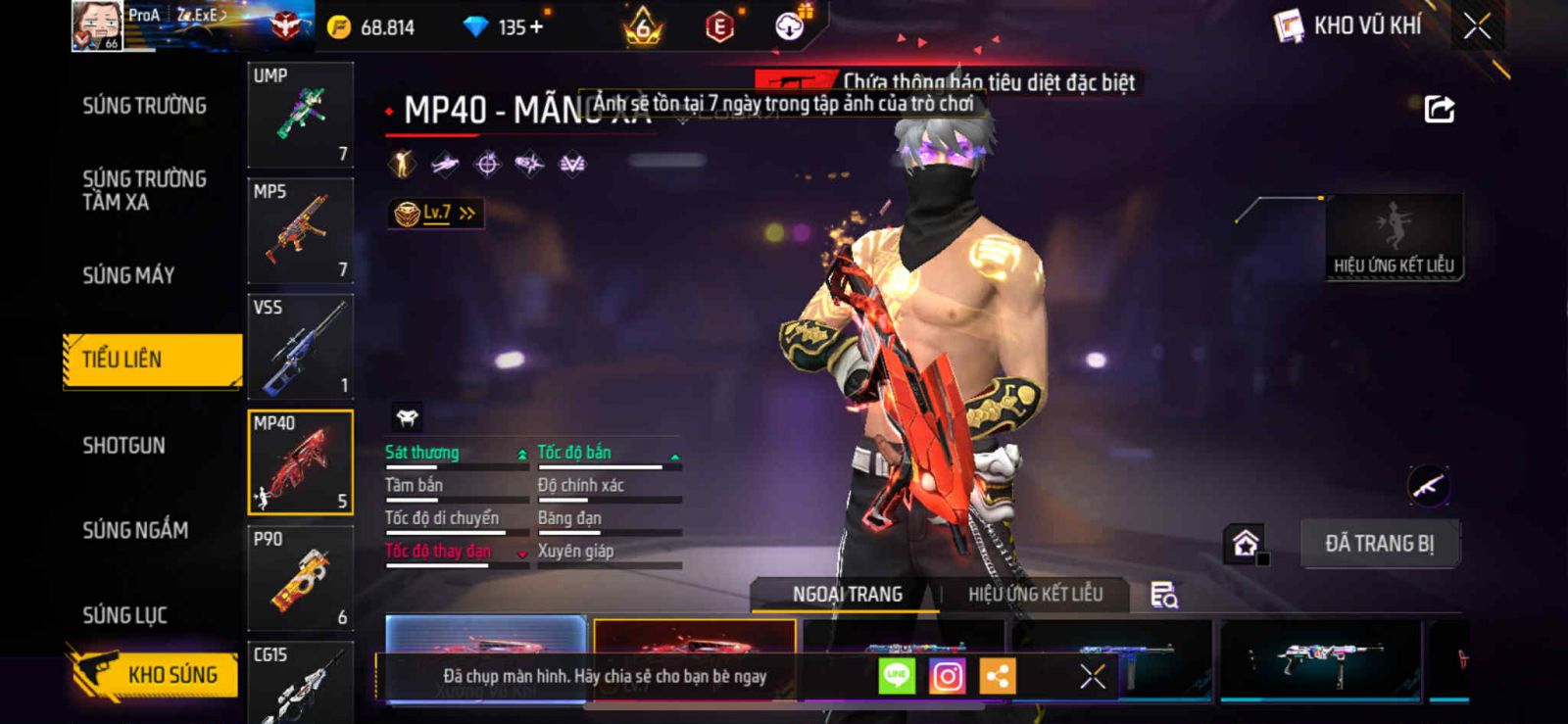
Task: Close the Kho Vũ Khí screen
Action: 1477,26
